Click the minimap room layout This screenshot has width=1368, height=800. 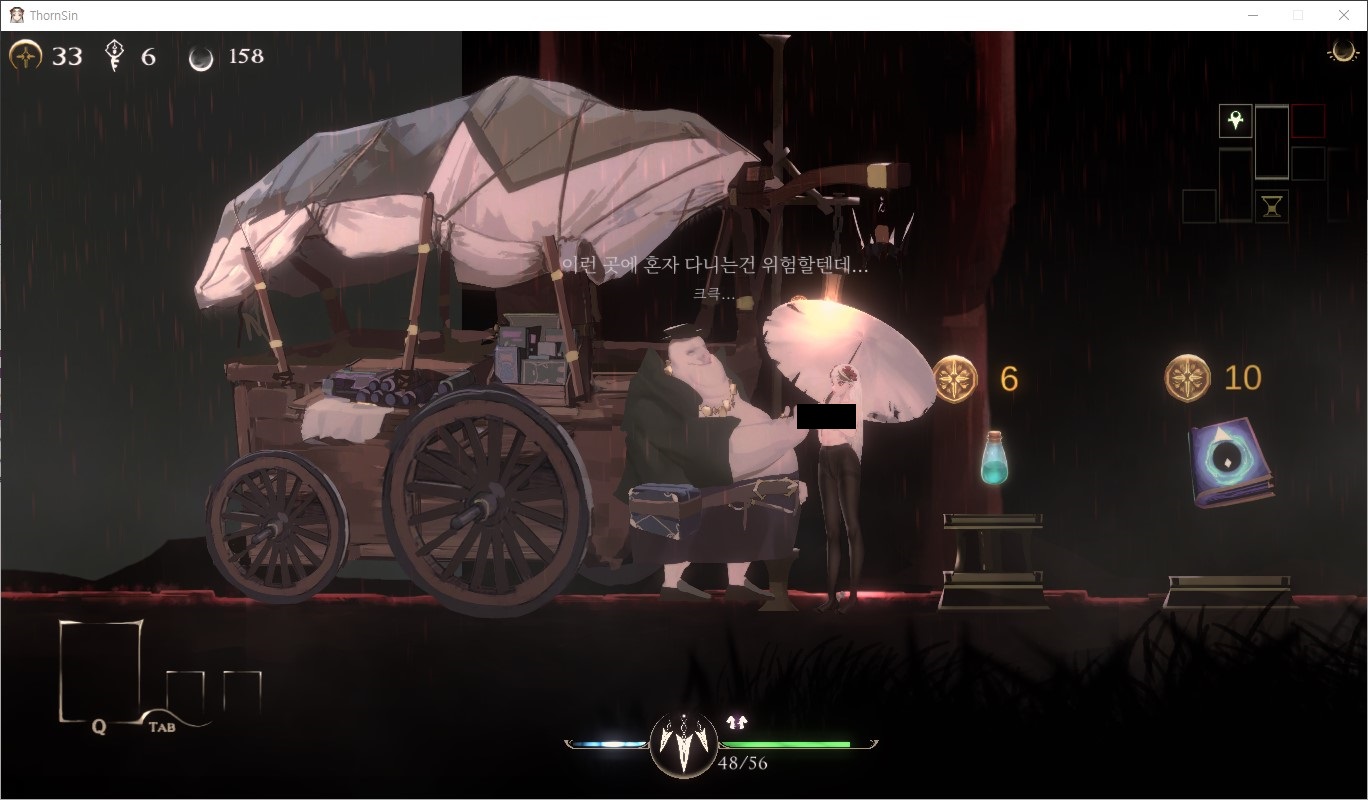pos(1255,163)
